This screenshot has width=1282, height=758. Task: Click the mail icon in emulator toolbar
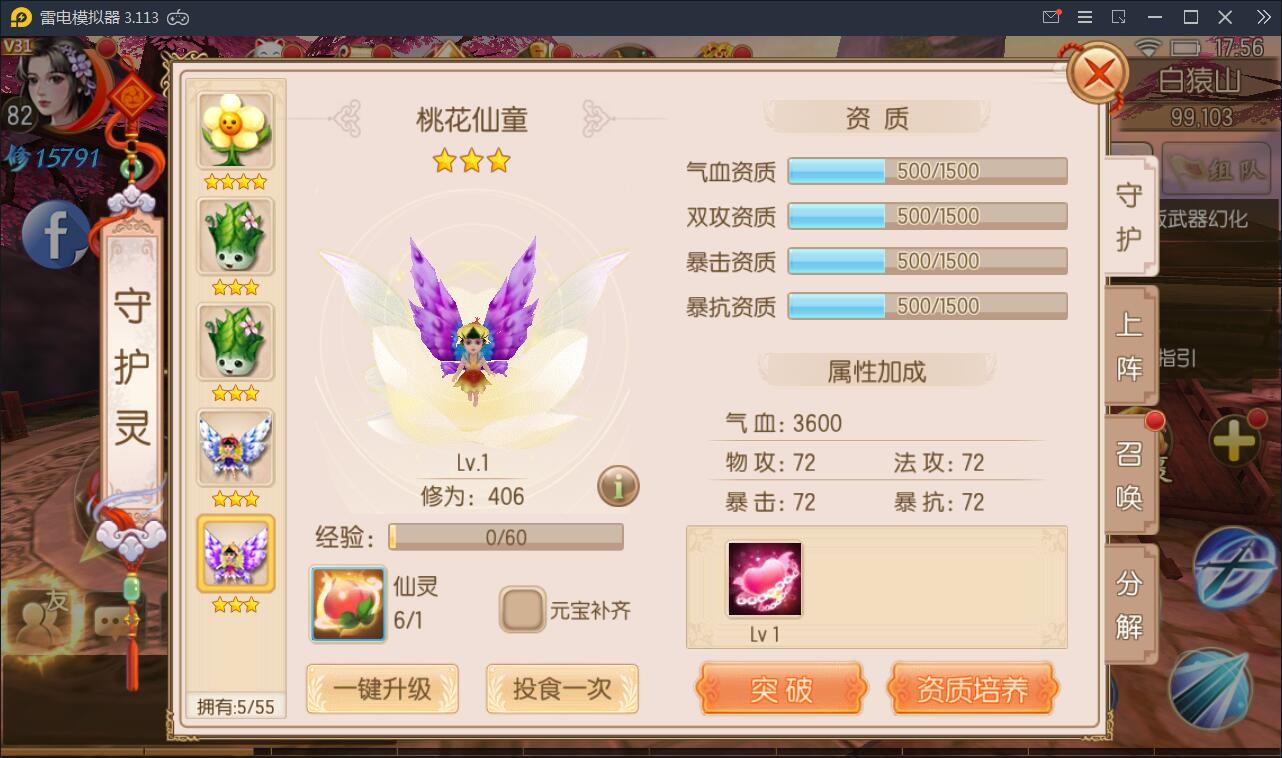tap(1051, 16)
